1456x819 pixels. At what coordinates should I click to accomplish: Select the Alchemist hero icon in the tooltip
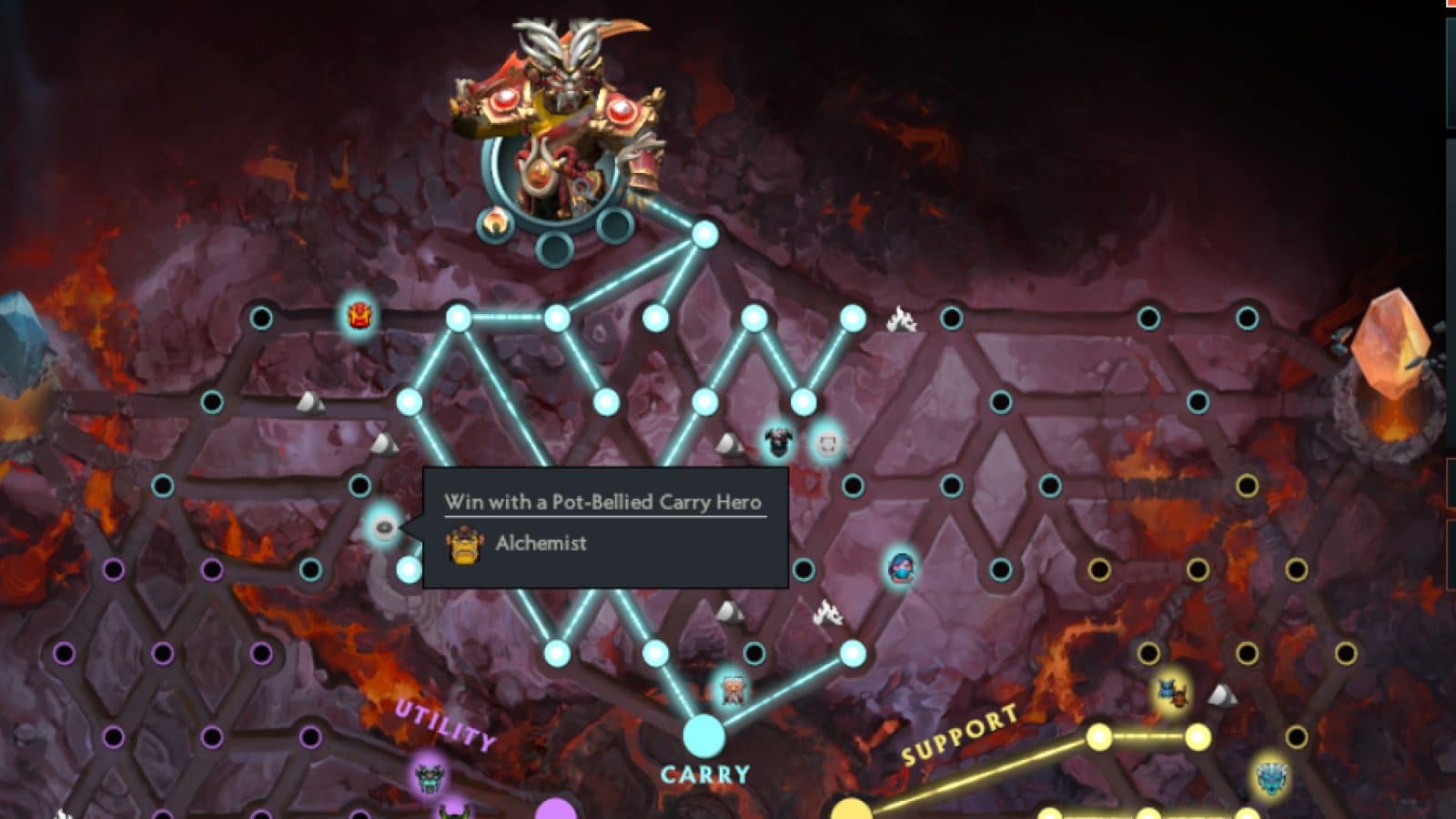(x=464, y=544)
